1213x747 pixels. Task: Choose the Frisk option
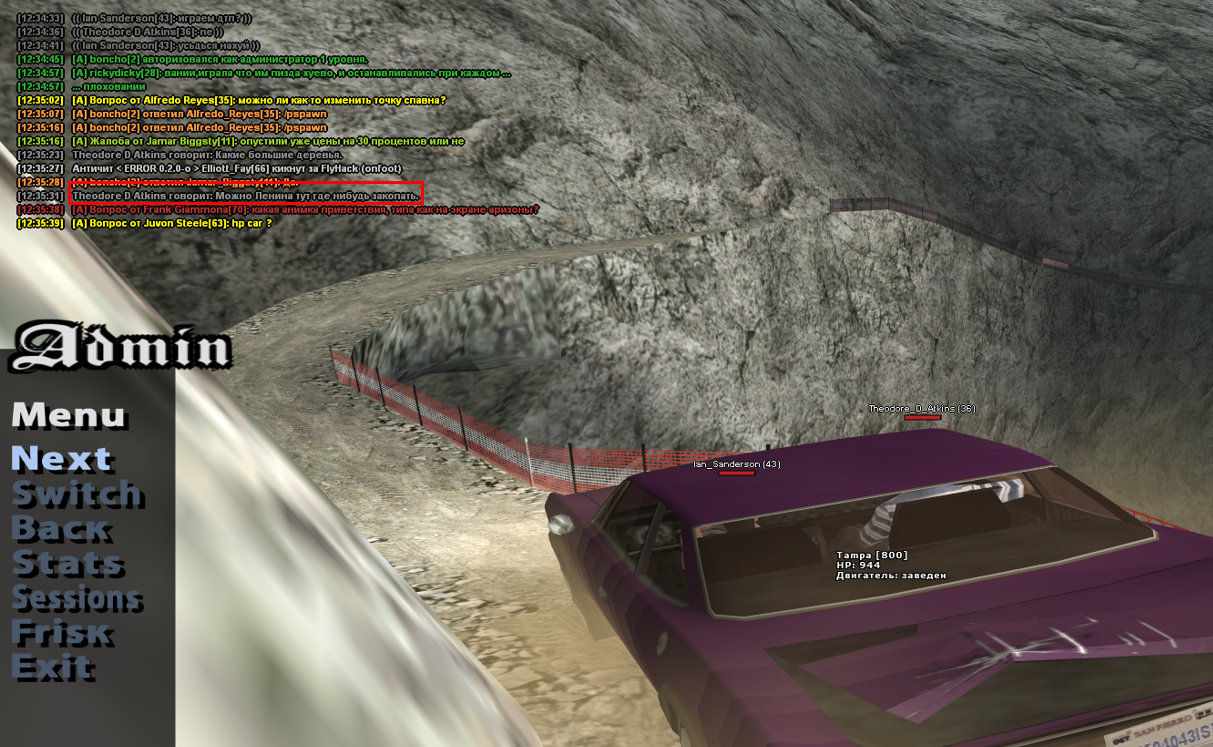60,633
